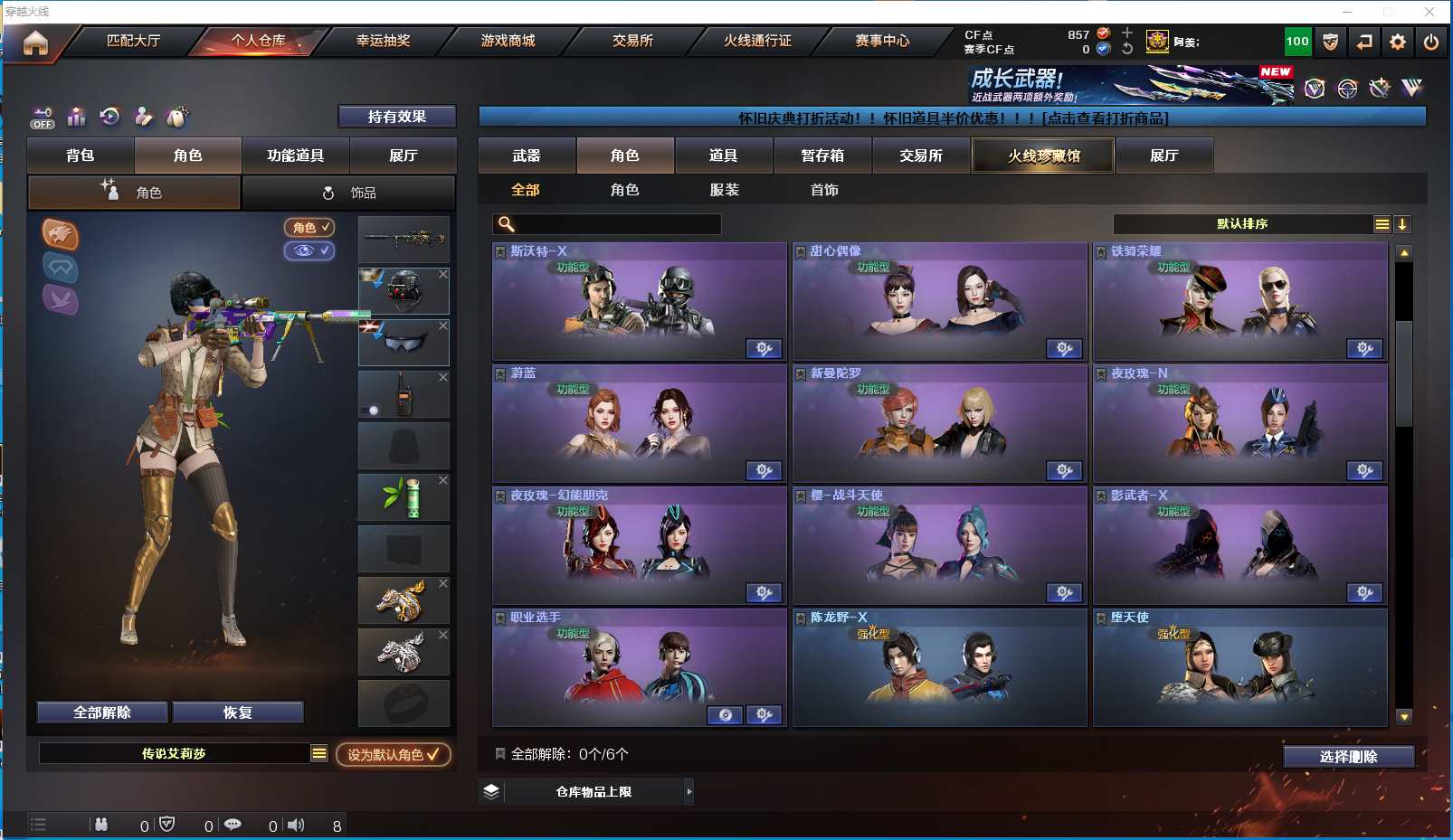
Task: Select the 斯沃特-X character card
Action: (x=639, y=302)
